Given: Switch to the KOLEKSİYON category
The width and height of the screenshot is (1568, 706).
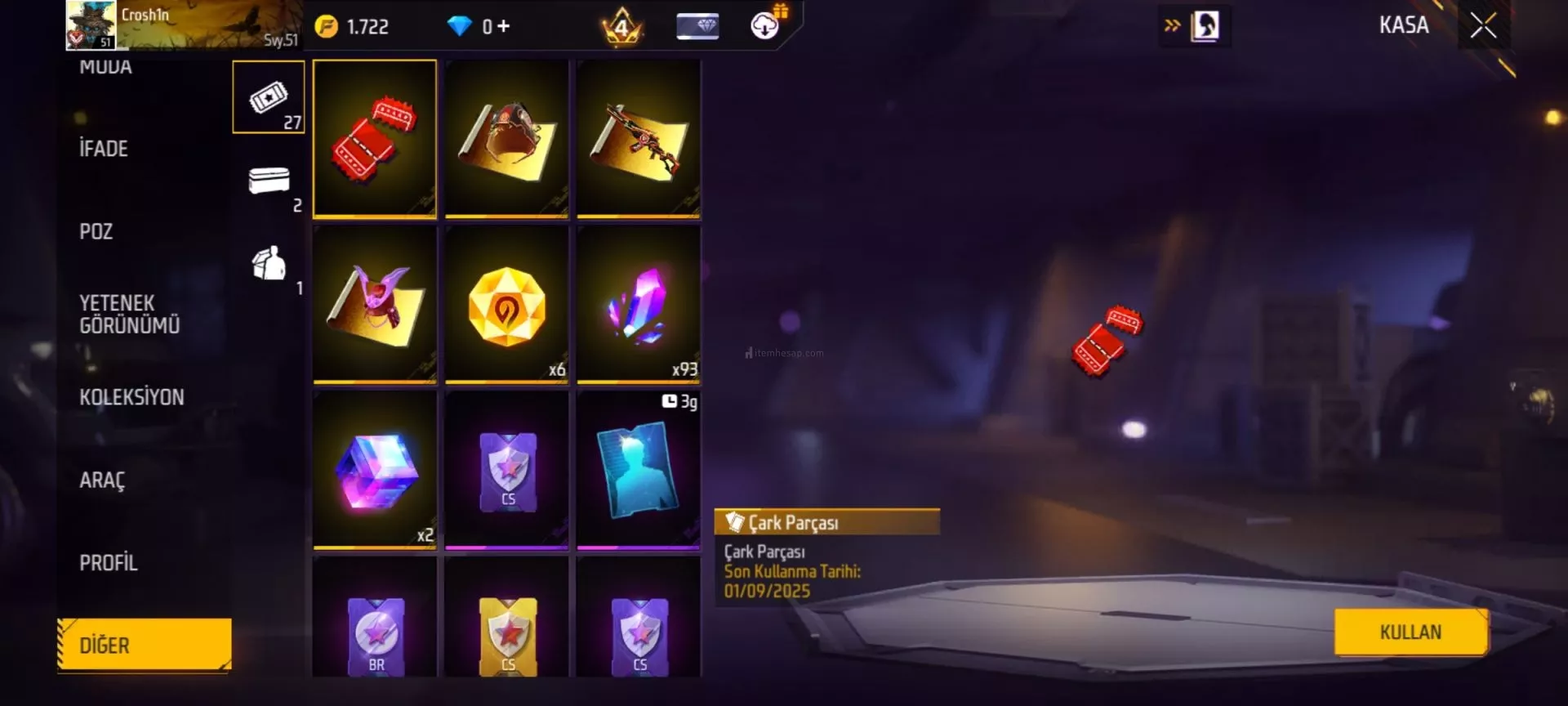Looking at the screenshot, I should pos(131,397).
